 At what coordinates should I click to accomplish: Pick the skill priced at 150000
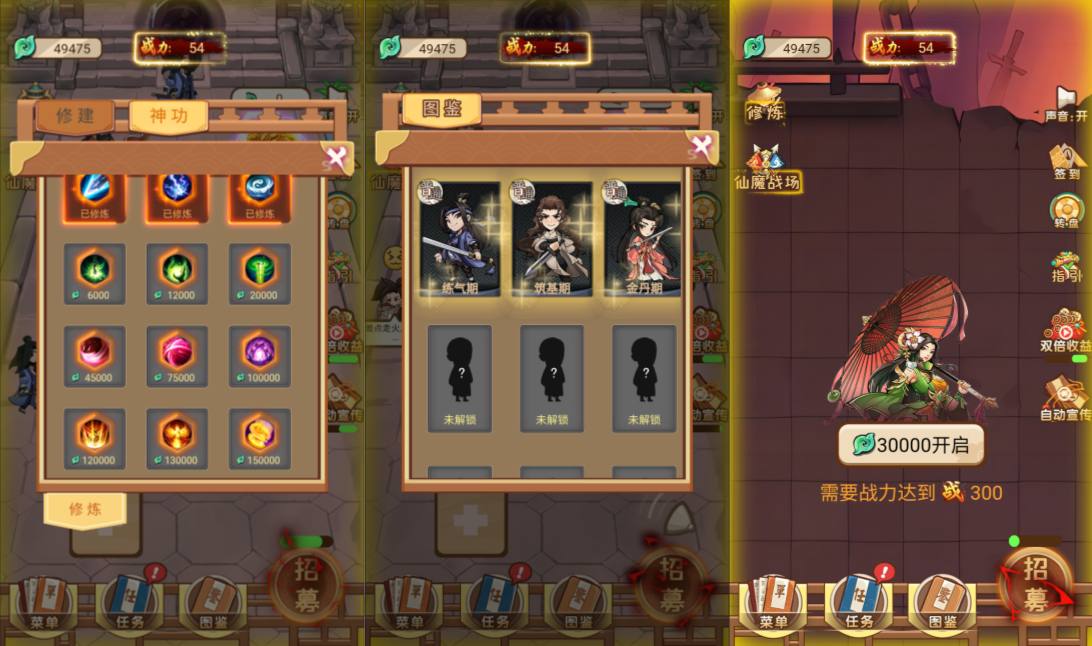[x=259, y=438]
